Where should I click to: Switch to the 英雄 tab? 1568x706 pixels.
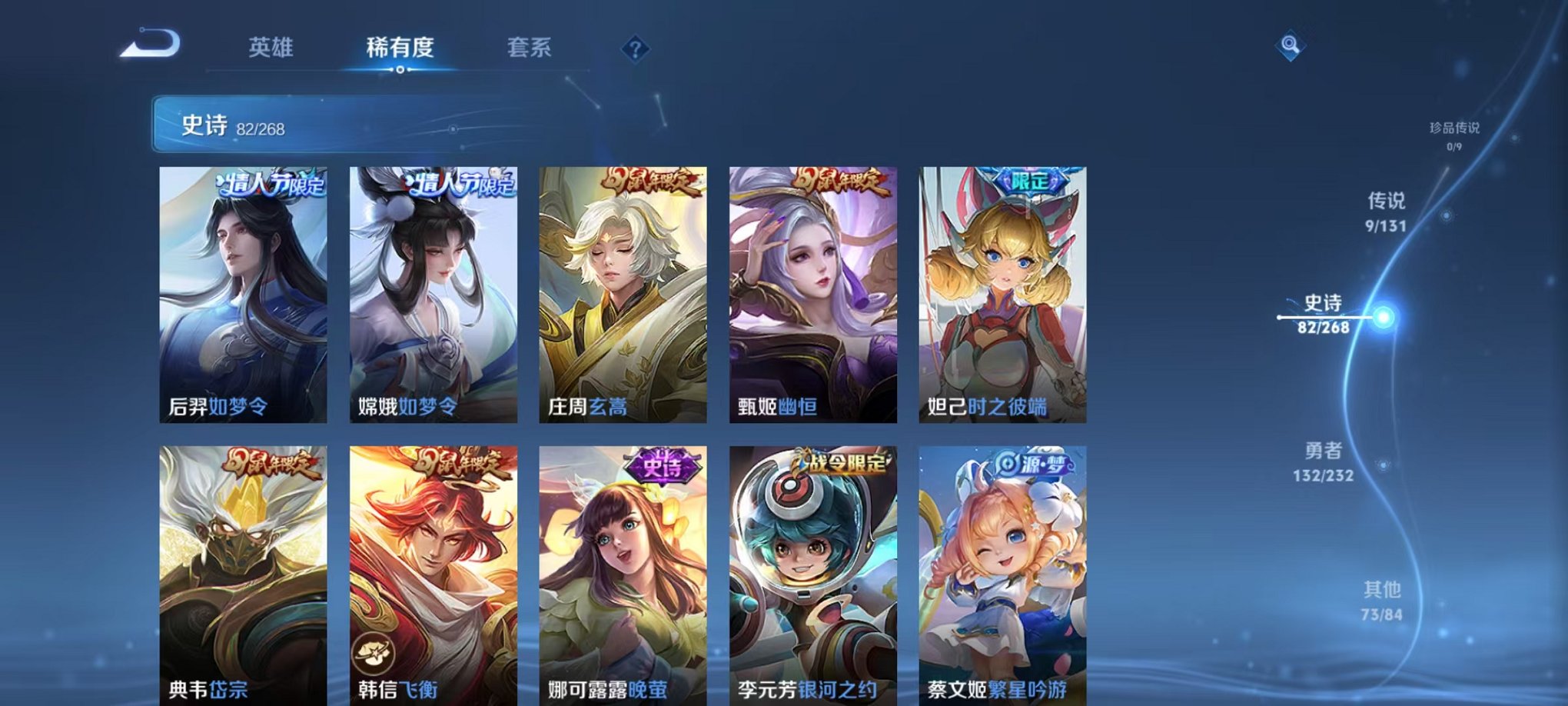[271, 48]
